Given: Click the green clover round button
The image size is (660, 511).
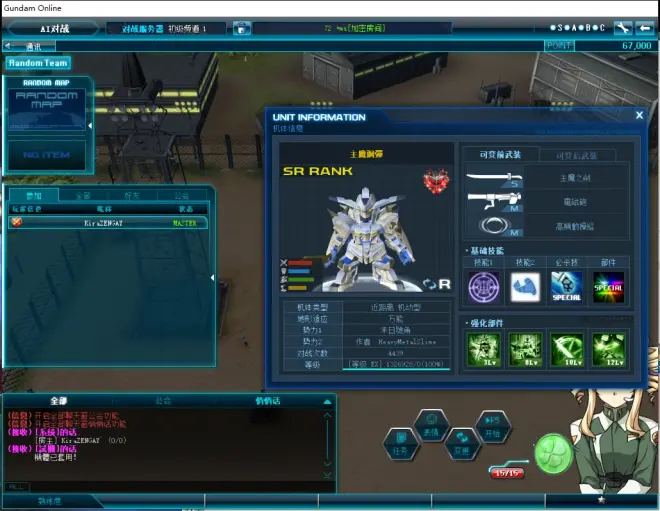Looking at the screenshot, I should 553,452.
